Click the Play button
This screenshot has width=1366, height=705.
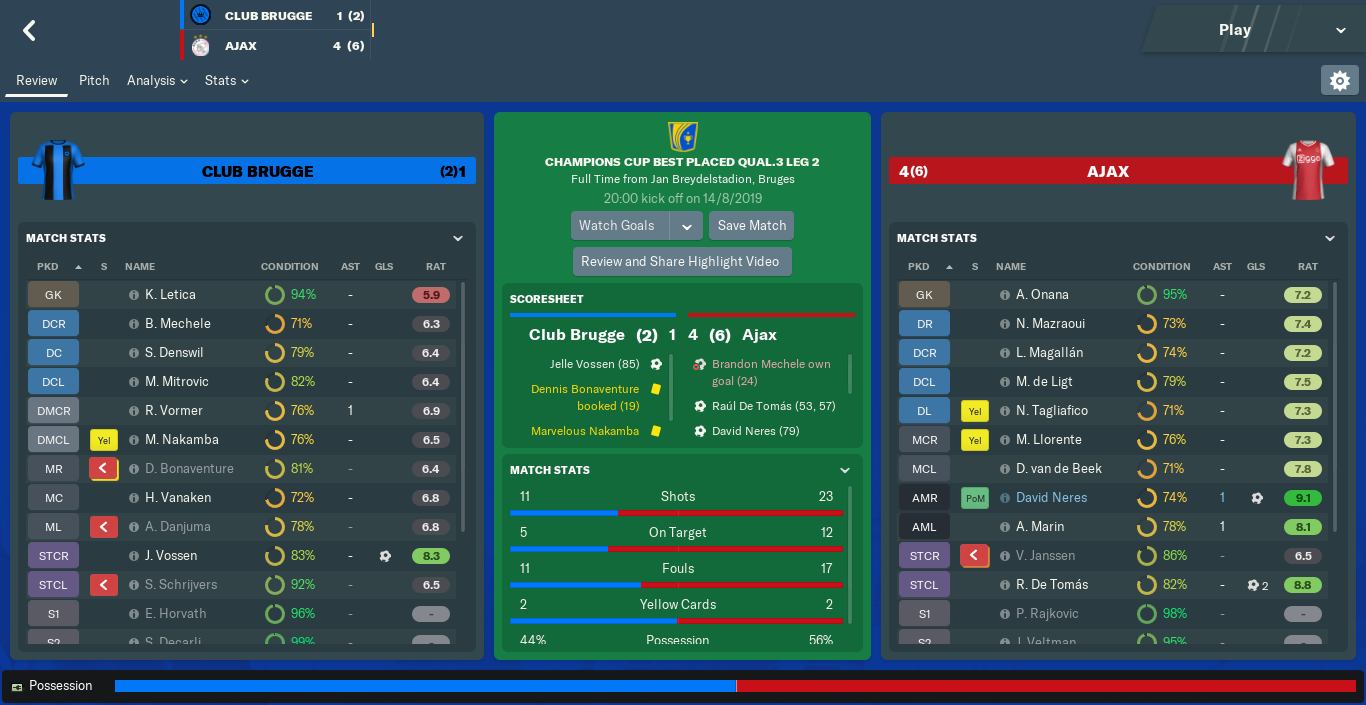point(1234,30)
